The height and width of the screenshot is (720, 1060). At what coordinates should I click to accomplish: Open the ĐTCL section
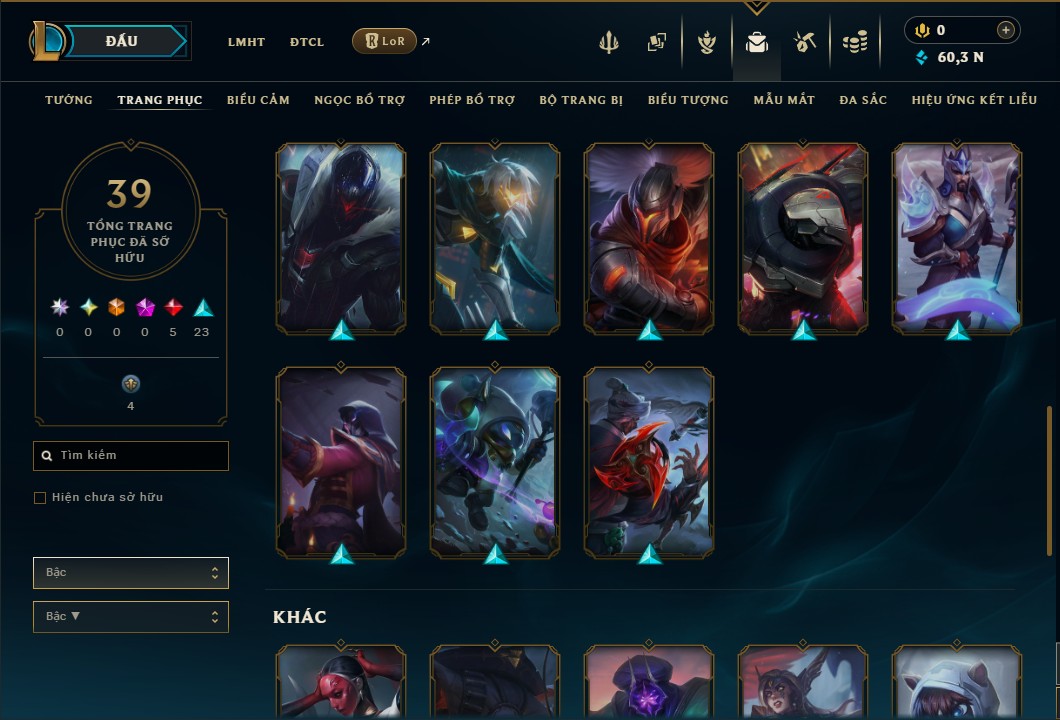(307, 42)
